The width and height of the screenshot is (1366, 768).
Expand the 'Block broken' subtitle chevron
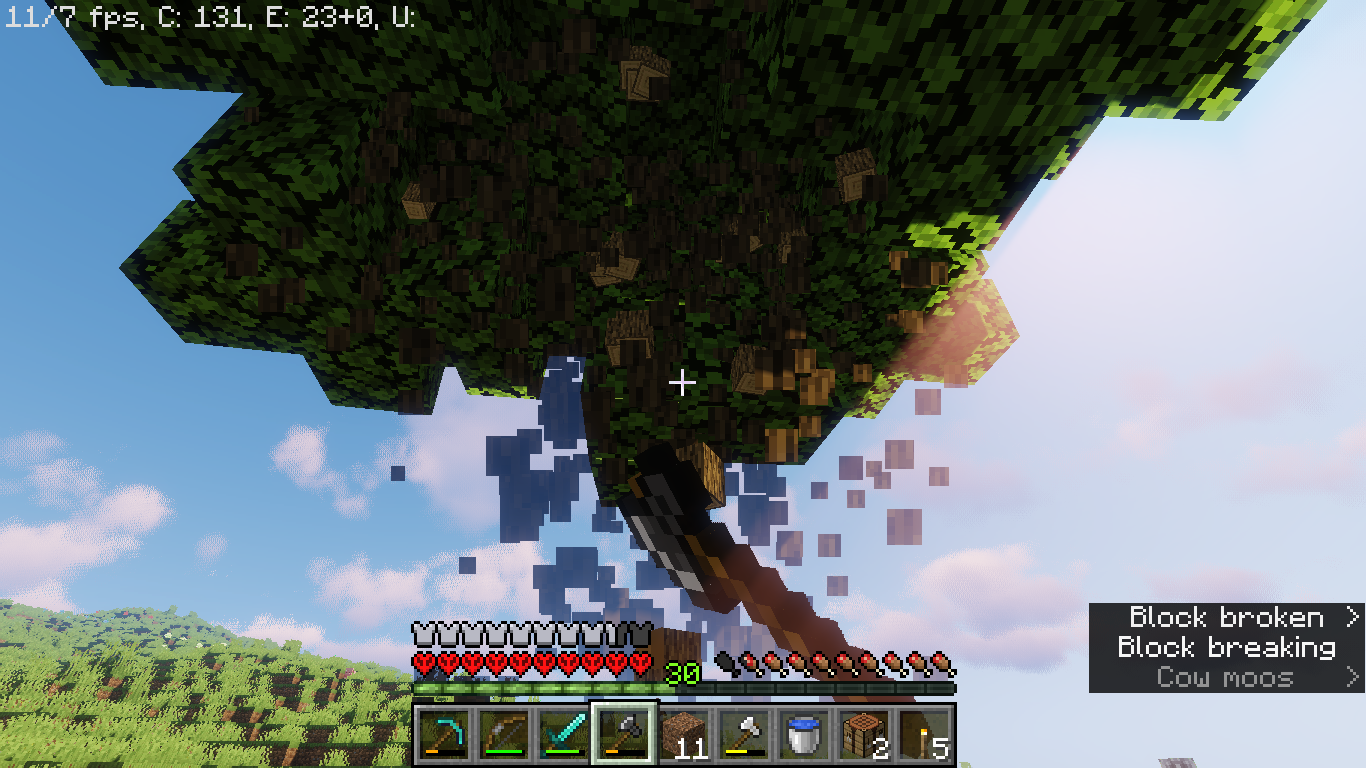pos(1352,618)
